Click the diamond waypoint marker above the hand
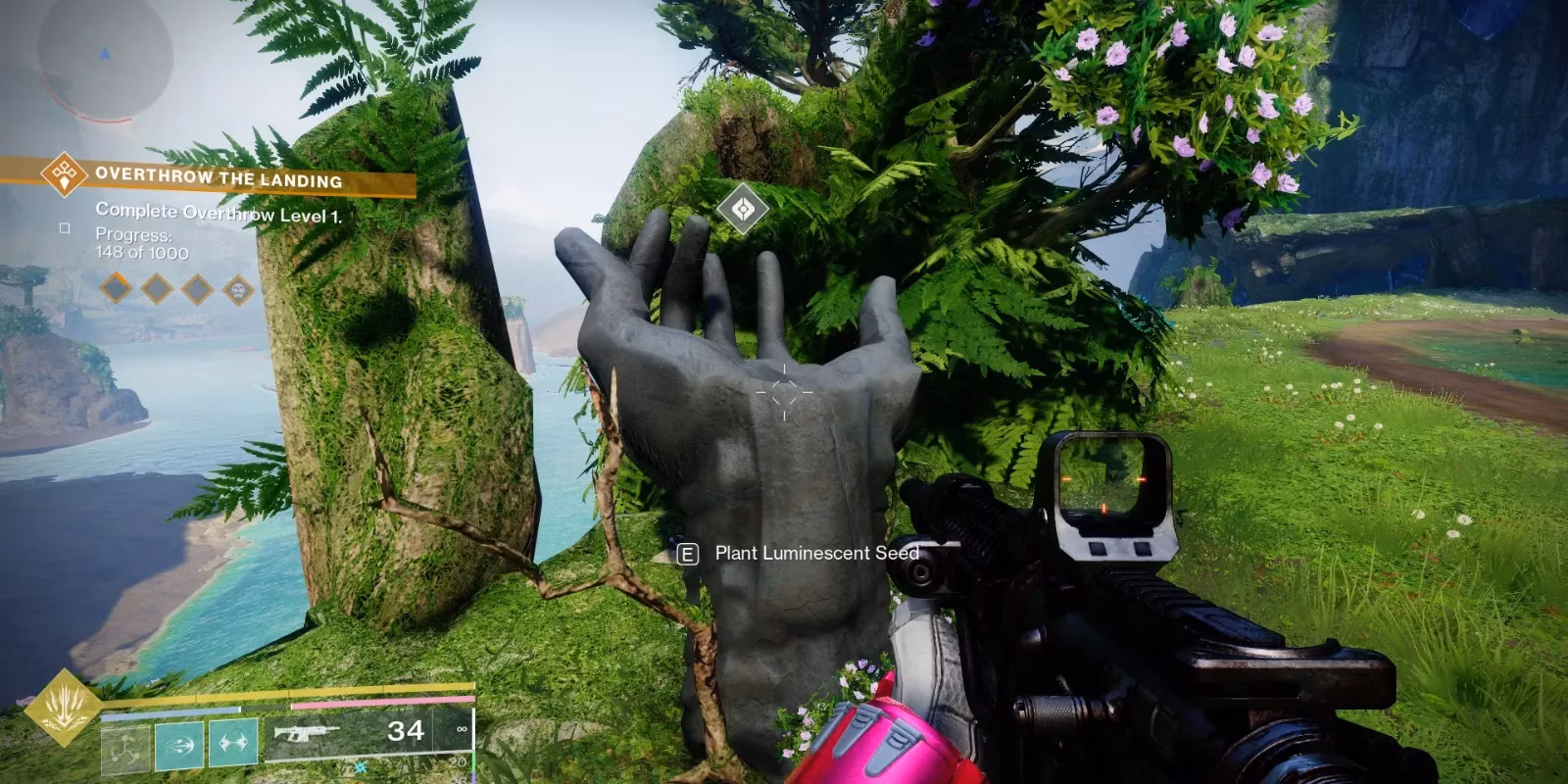This screenshot has width=1568, height=784. (x=742, y=208)
